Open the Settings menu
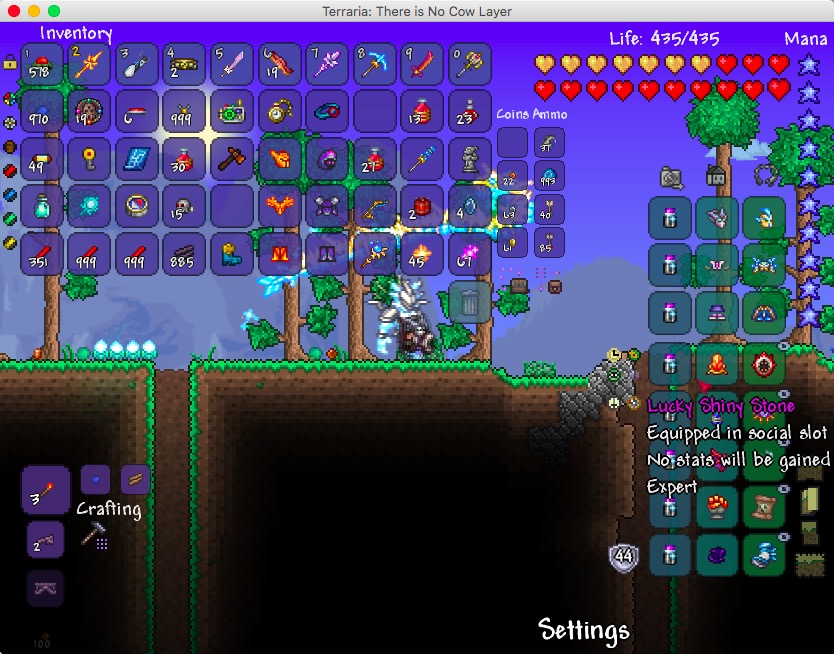The height and width of the screenshot is (654, 834). pos(584,630)
